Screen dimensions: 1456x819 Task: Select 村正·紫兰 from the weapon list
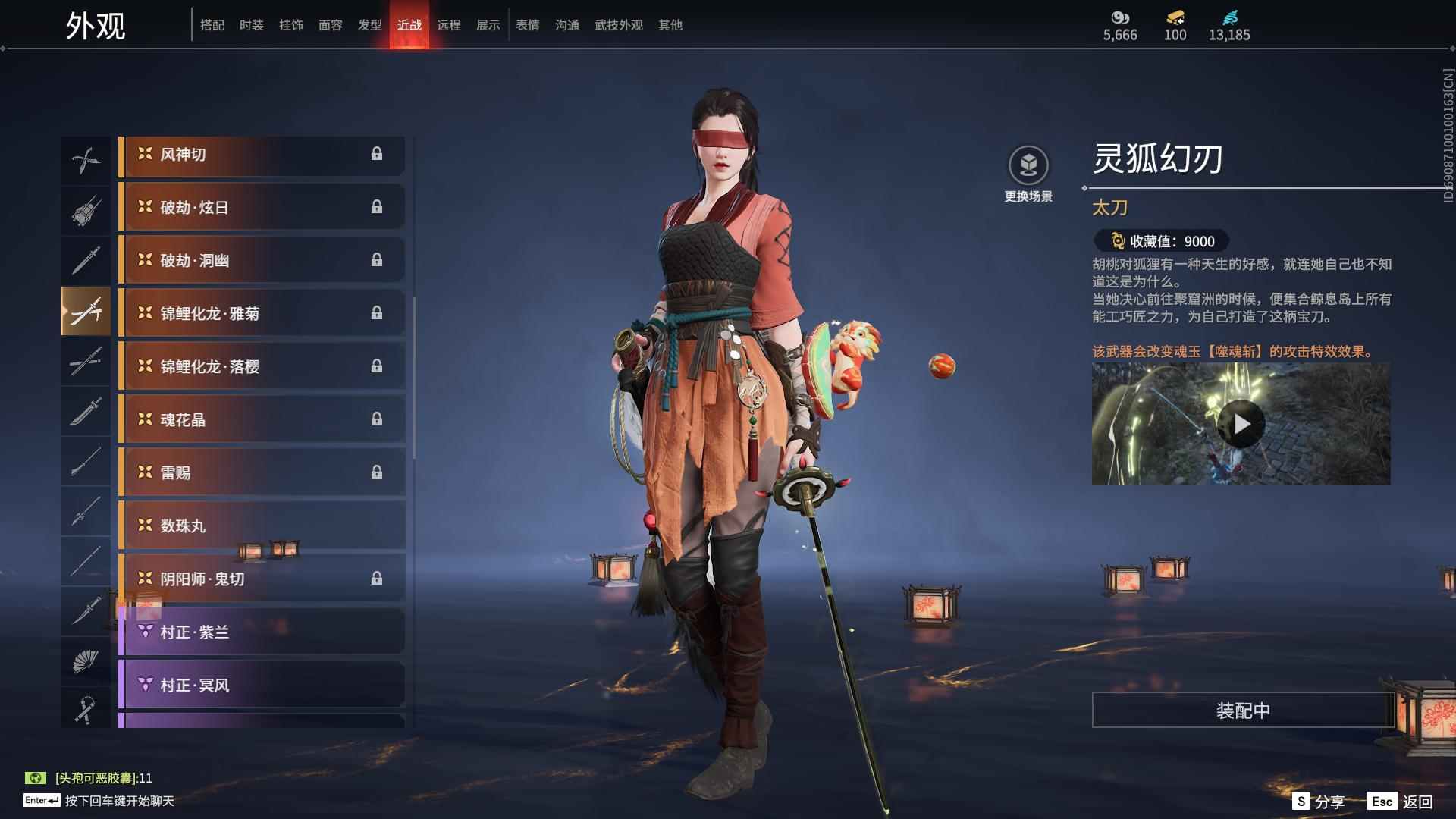(x=262, y=632)
